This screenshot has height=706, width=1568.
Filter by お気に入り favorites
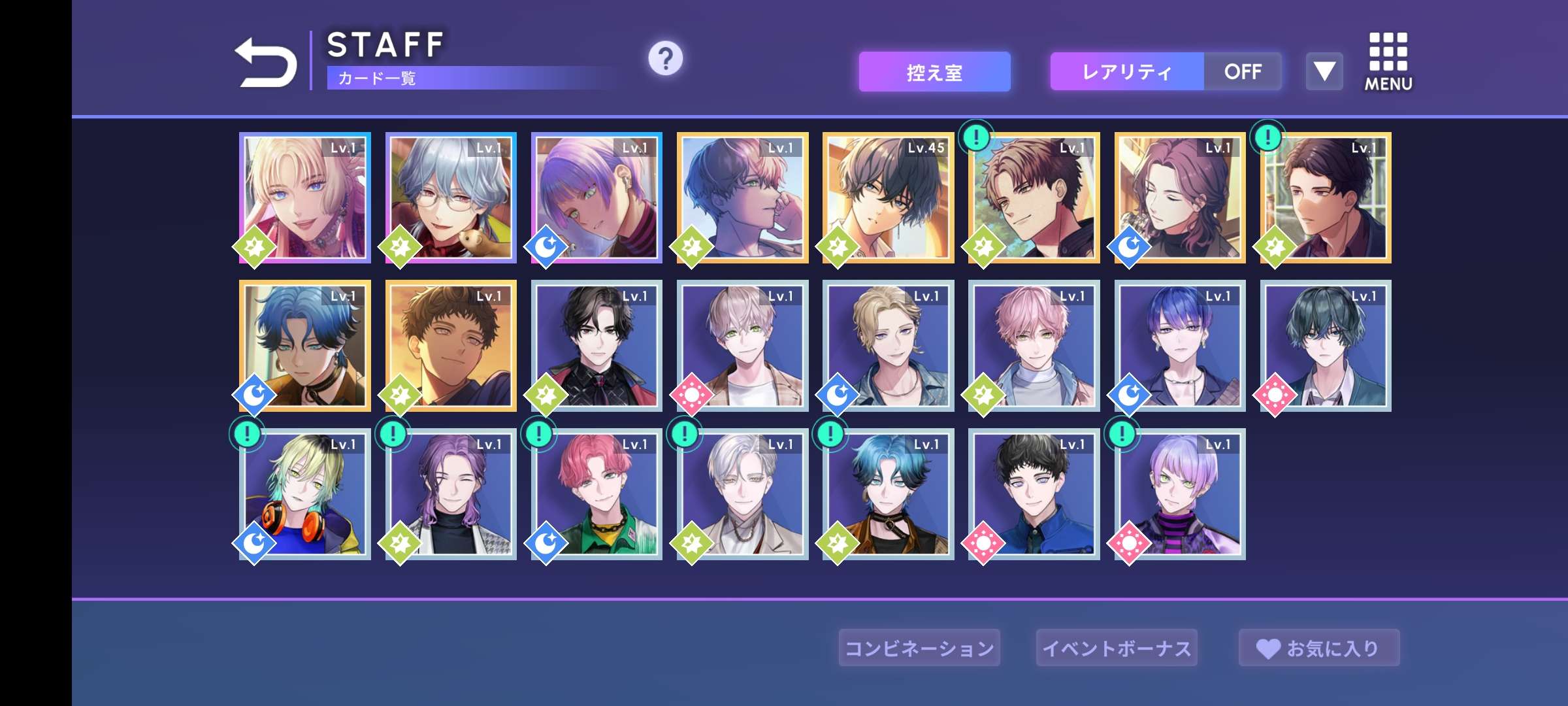(1318, 648)
